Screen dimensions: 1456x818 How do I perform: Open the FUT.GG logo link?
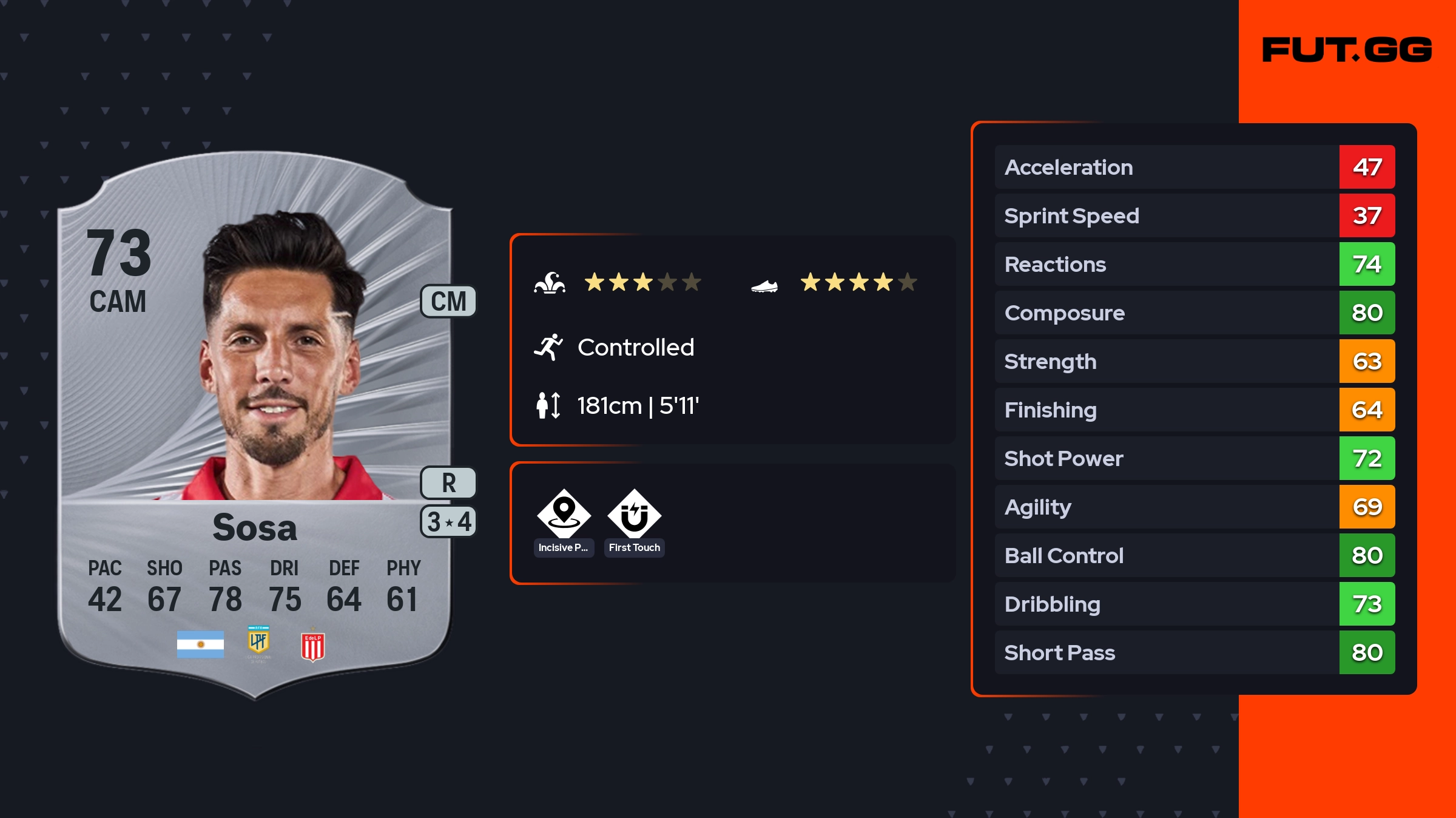tap(1347, 50)
